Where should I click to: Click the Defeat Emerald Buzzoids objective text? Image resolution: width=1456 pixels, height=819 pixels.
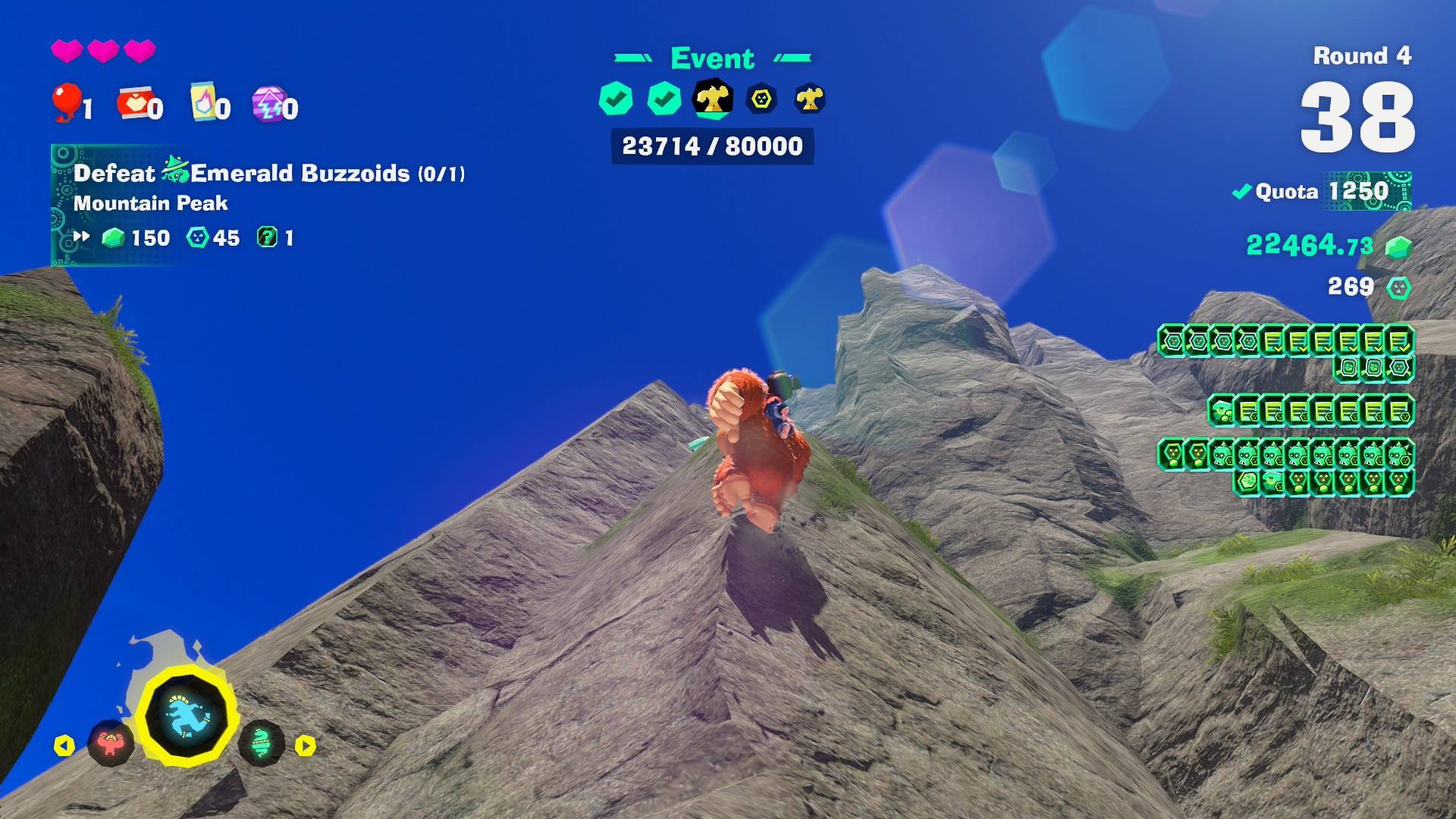tap(268, 173)
